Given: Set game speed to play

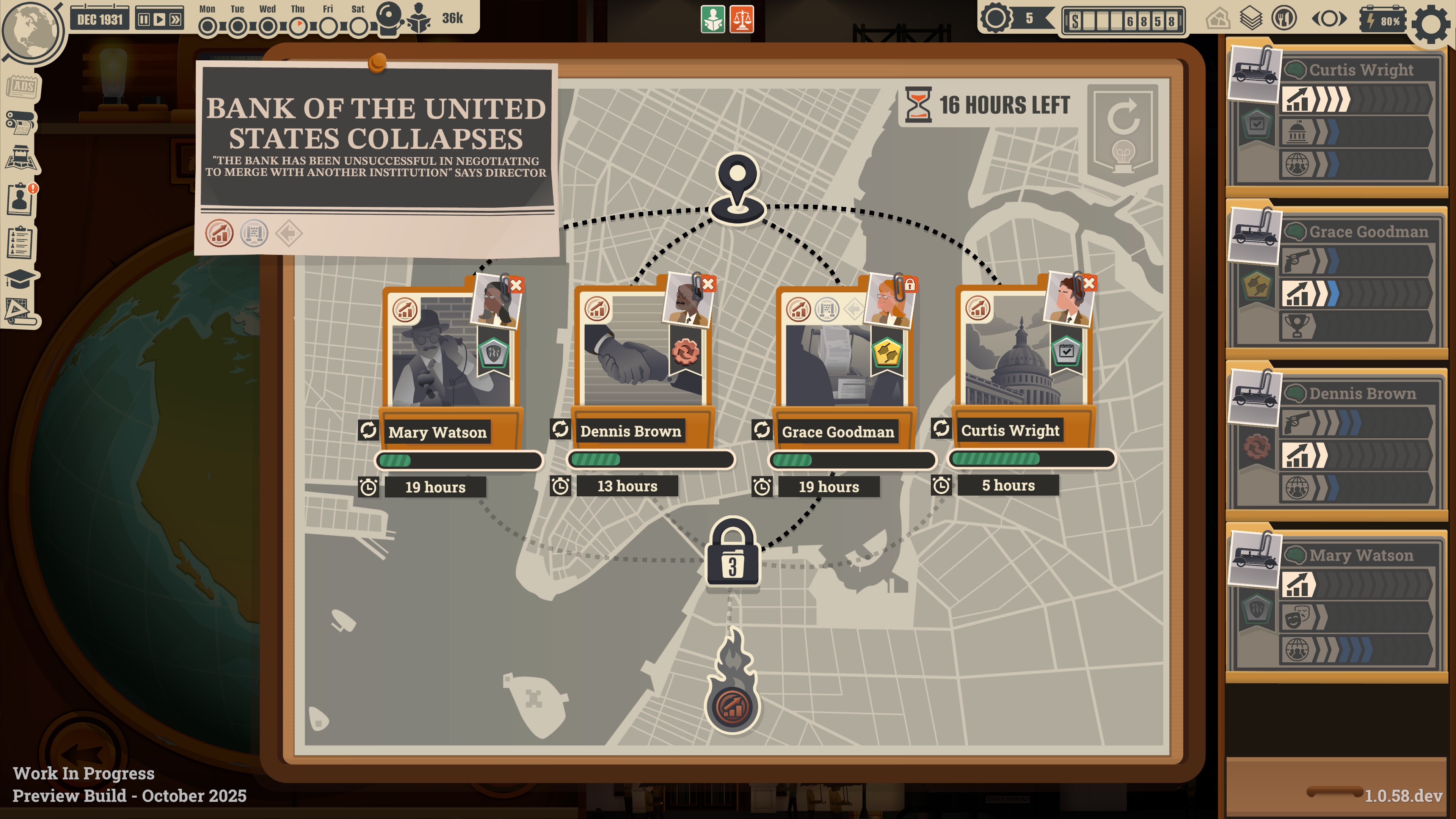Looking at the screenshot, I should 160,20.
